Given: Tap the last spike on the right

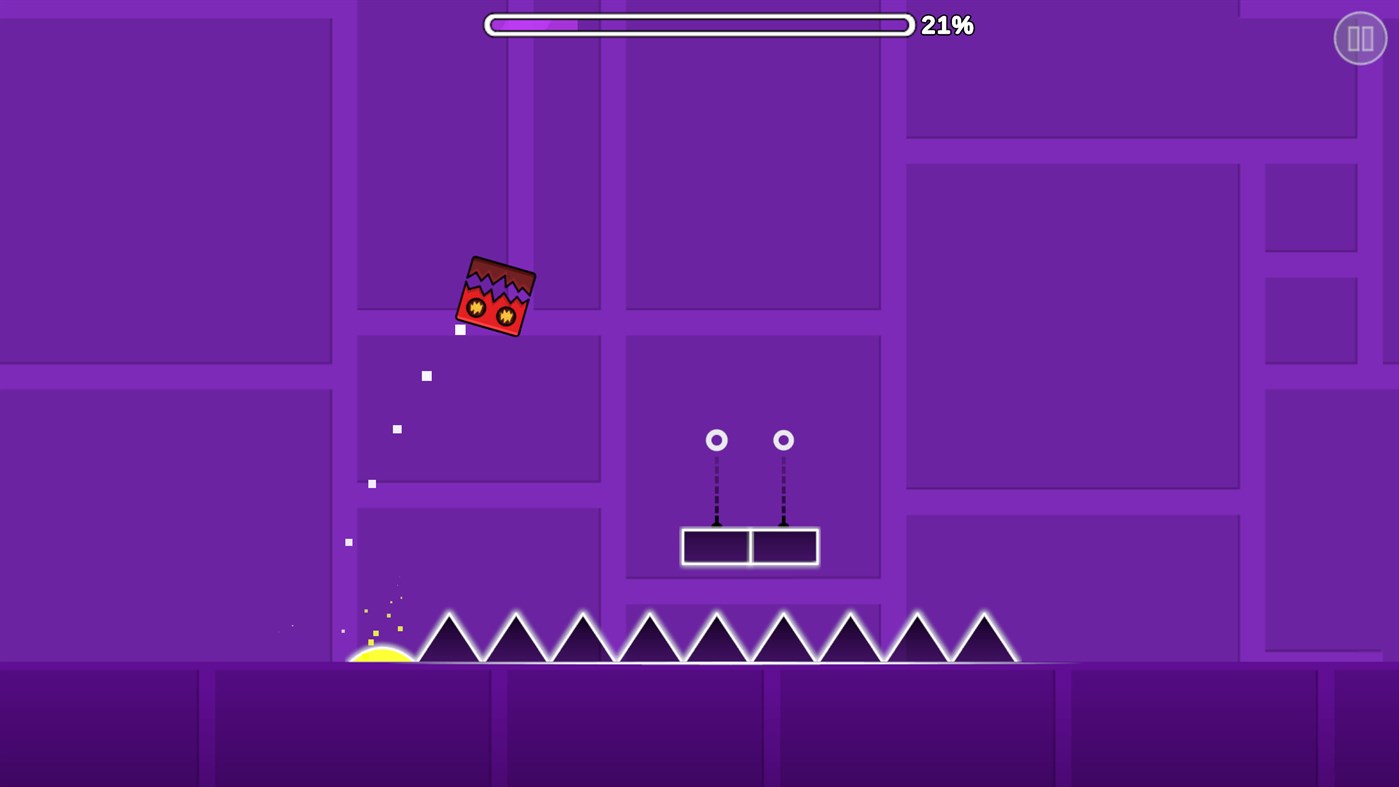Looking at the screenshot, I should pos(984,640).
